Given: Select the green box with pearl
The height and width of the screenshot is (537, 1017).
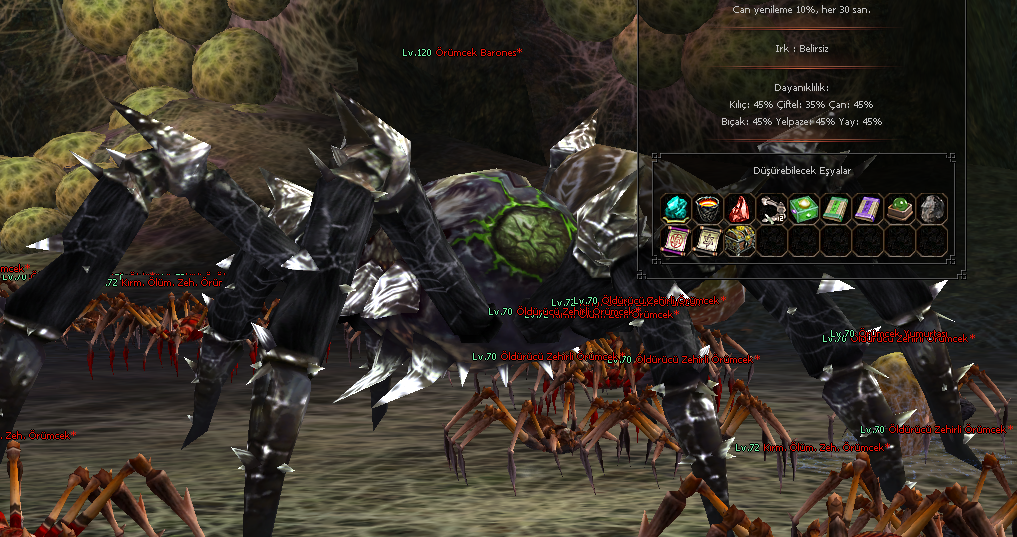Looking at the screenshot, I should pyautogui.click(x=804, y=208).
